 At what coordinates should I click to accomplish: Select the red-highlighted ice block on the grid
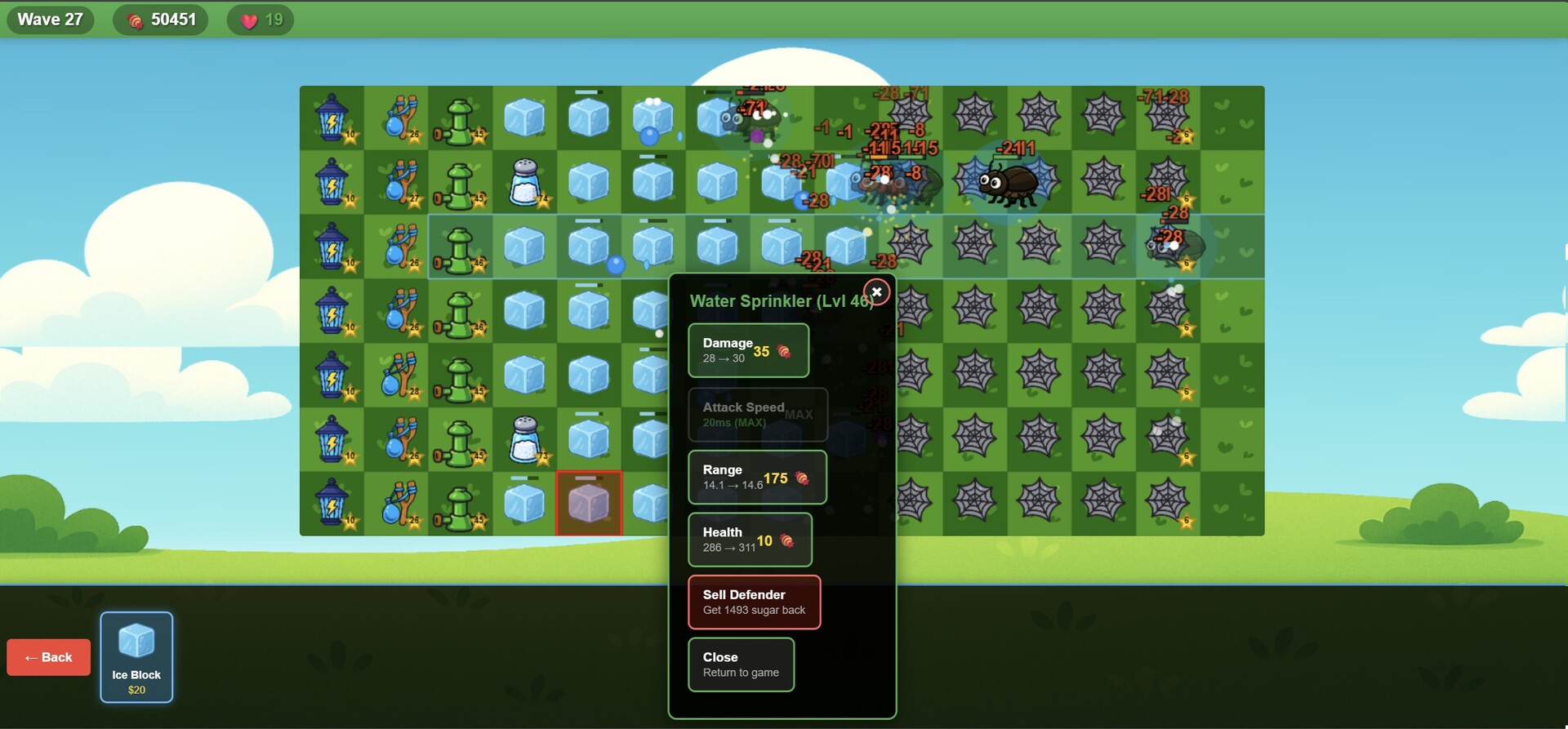589,504
